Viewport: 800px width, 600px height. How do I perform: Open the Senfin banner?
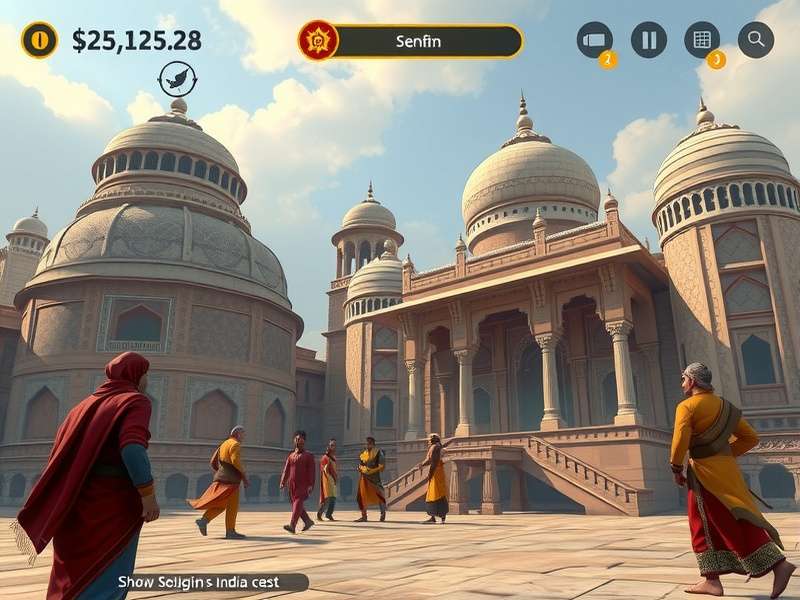420,41
